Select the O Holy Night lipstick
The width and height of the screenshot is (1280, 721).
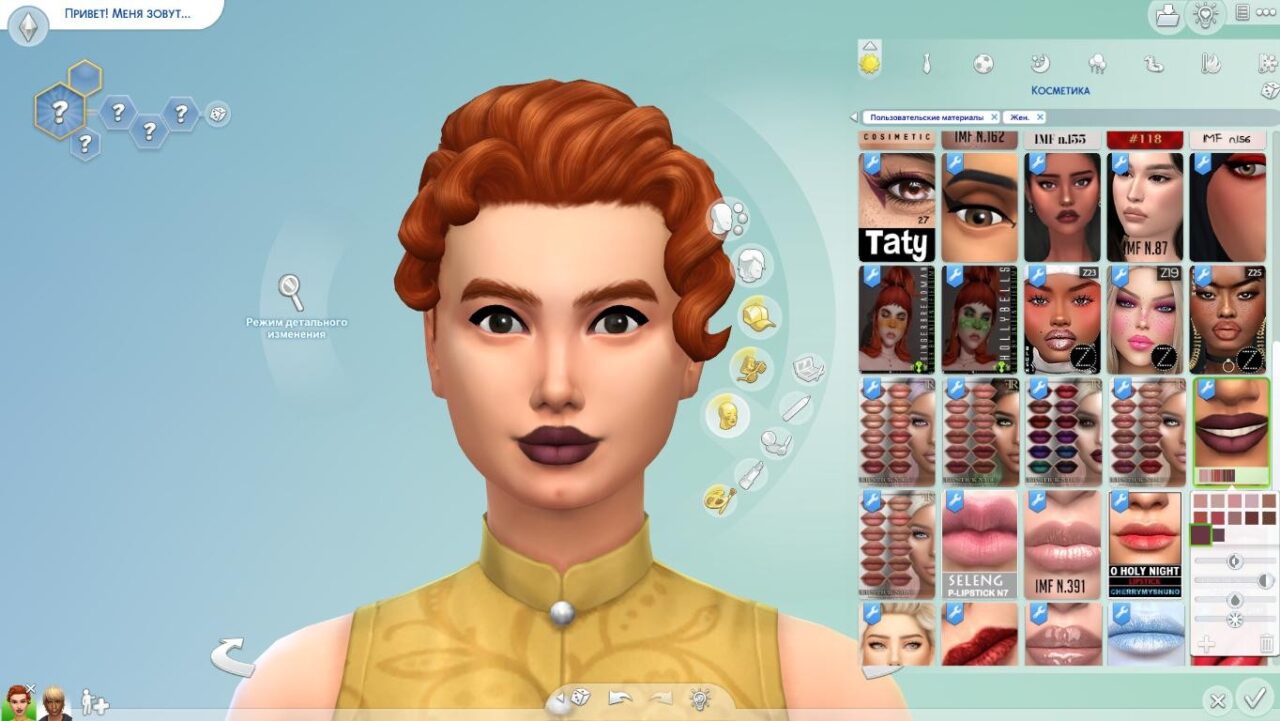tap(1144, 544)
